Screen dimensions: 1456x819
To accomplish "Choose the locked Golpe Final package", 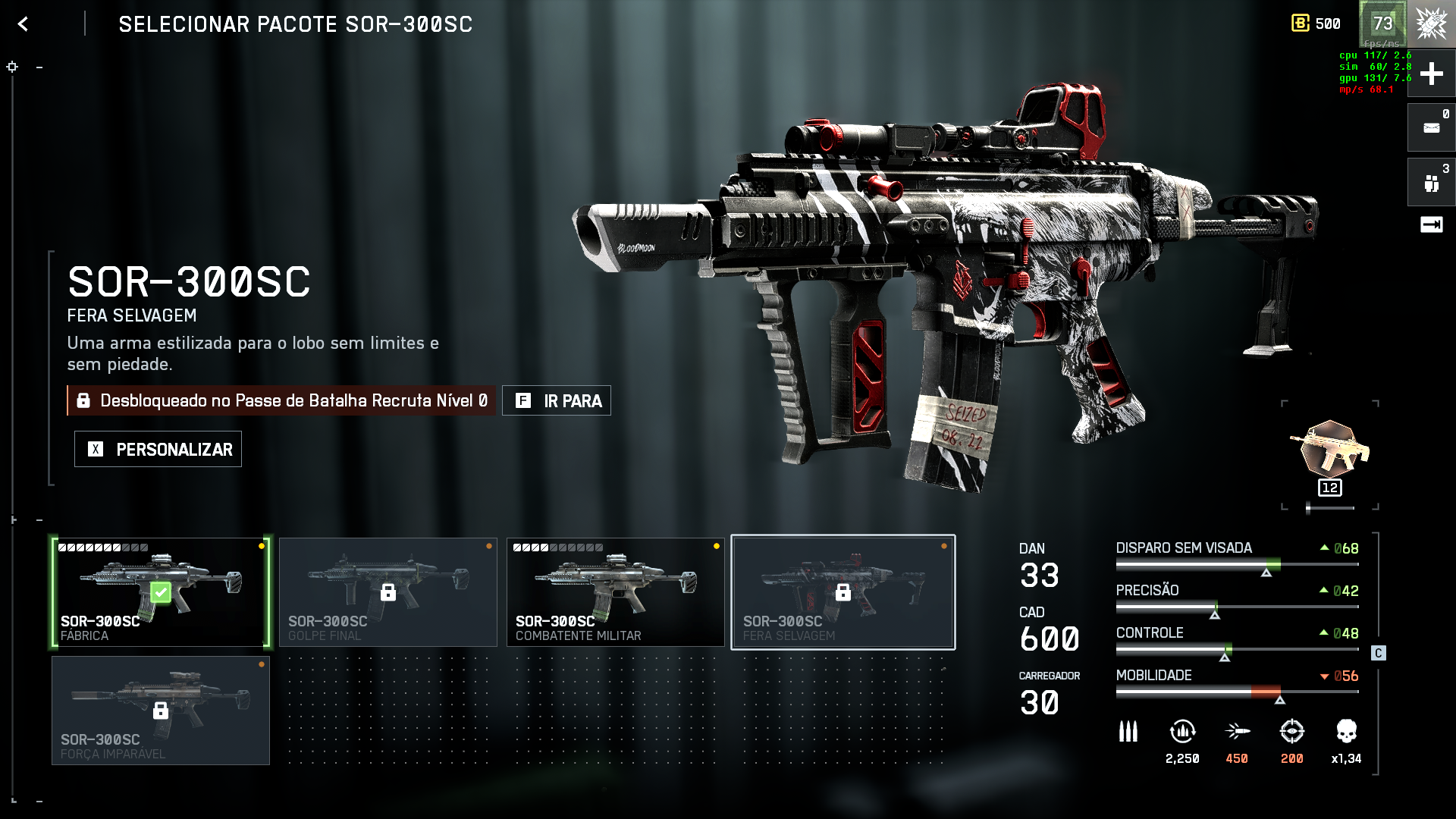I will (x=388, y=592).
